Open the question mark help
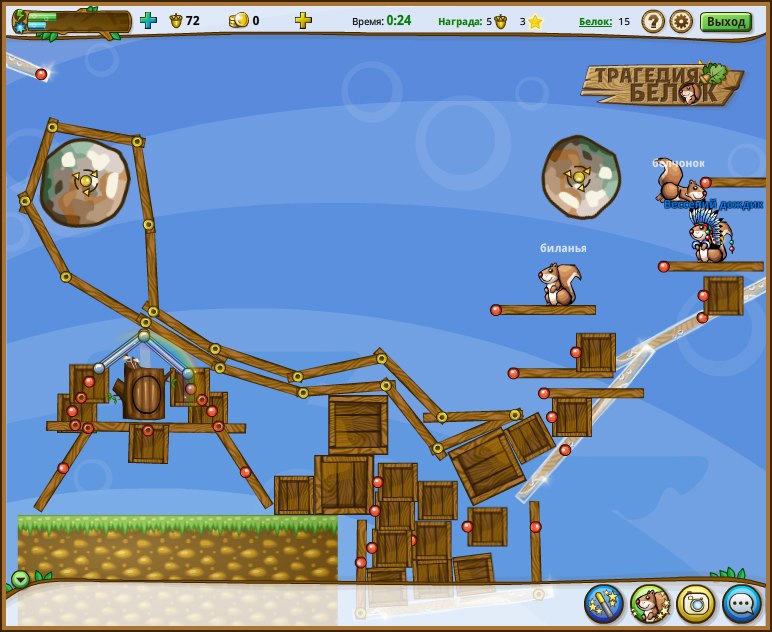The image size is (772, 632). pyautogui.click(x=653, y=21)
